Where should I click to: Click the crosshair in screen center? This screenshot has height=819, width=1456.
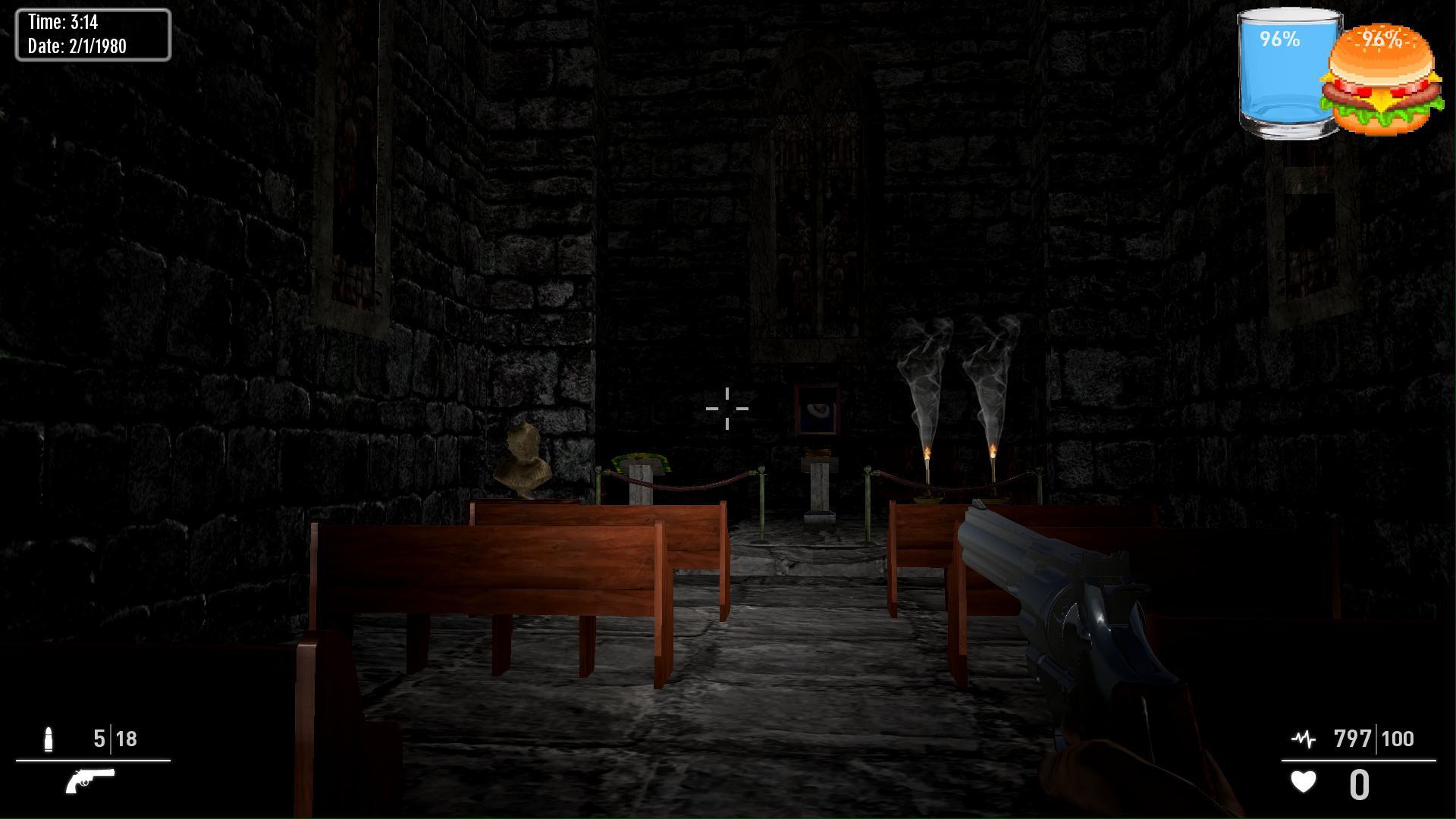[726, 409]
